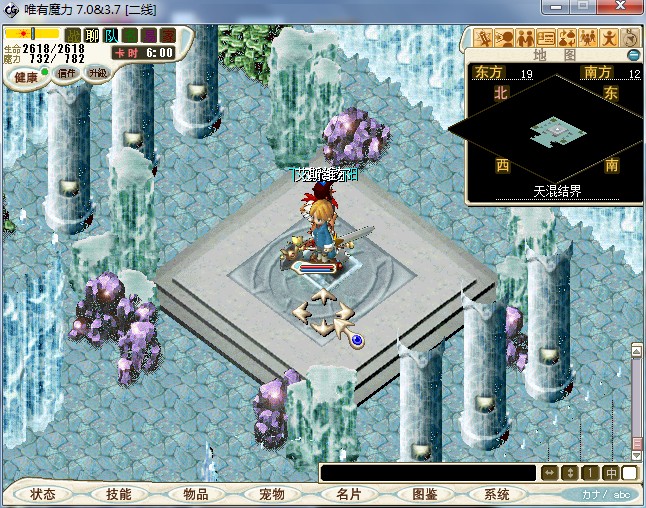Toggle the 中 chat size button
Viewport: 646px width, 508px height.
click(610, 473)
